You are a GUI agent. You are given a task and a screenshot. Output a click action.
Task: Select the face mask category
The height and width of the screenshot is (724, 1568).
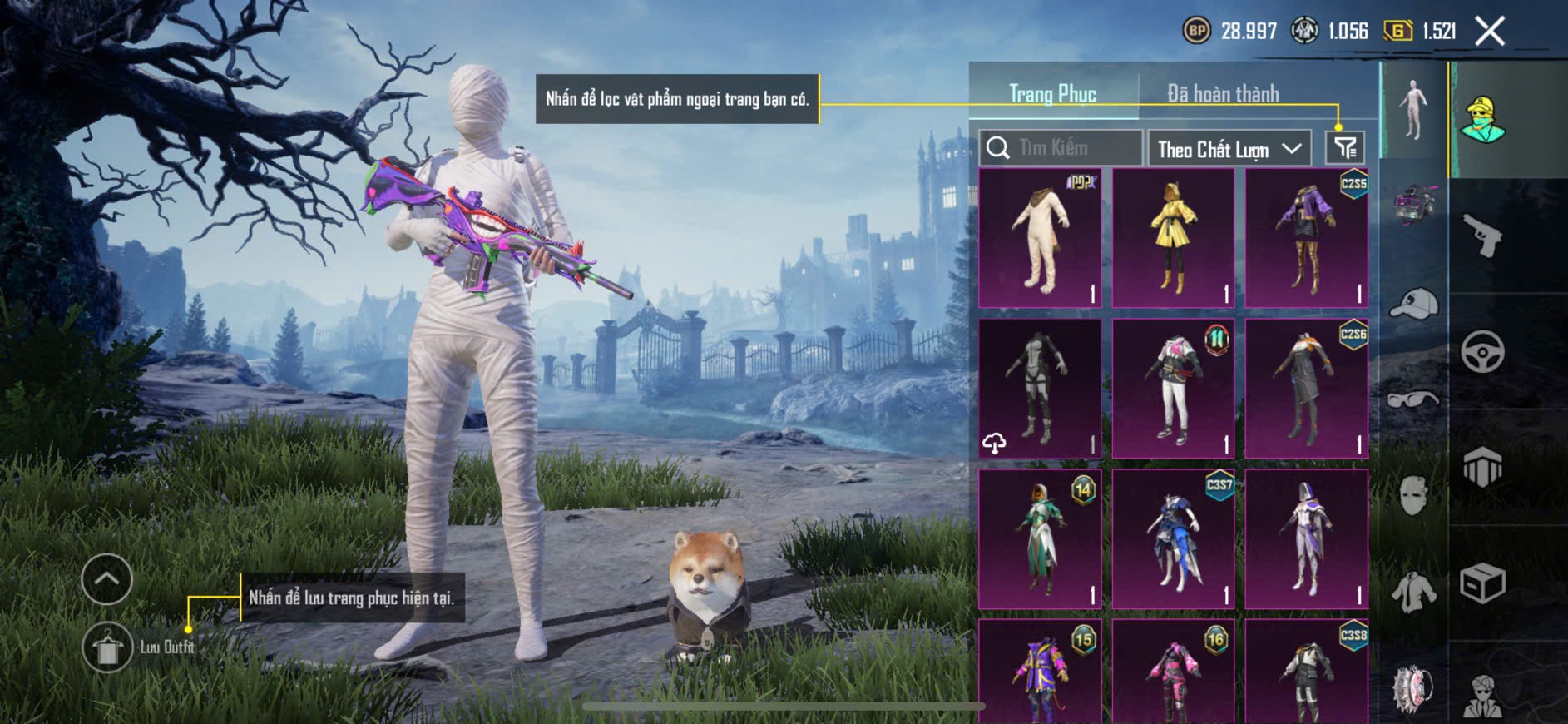pyautogui.click(x=1413, y=496)
